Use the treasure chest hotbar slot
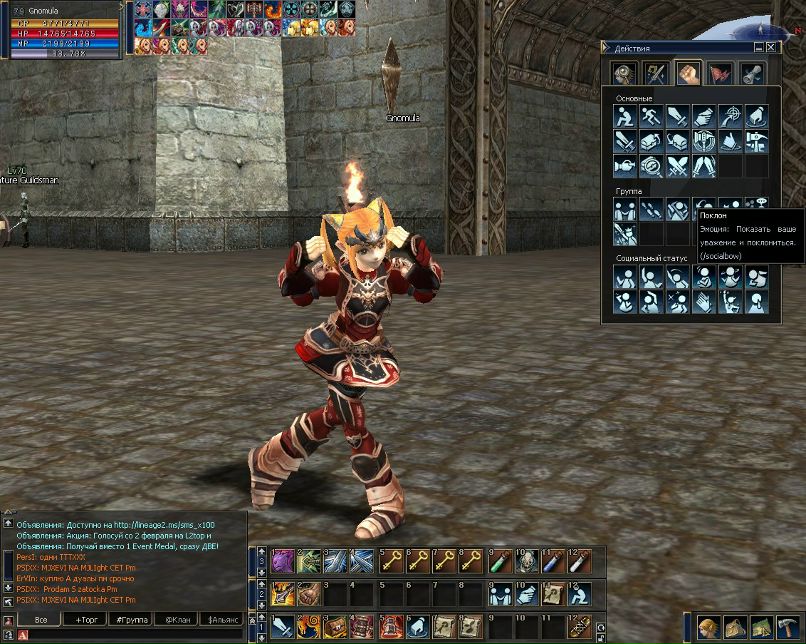 click(334, 628)
